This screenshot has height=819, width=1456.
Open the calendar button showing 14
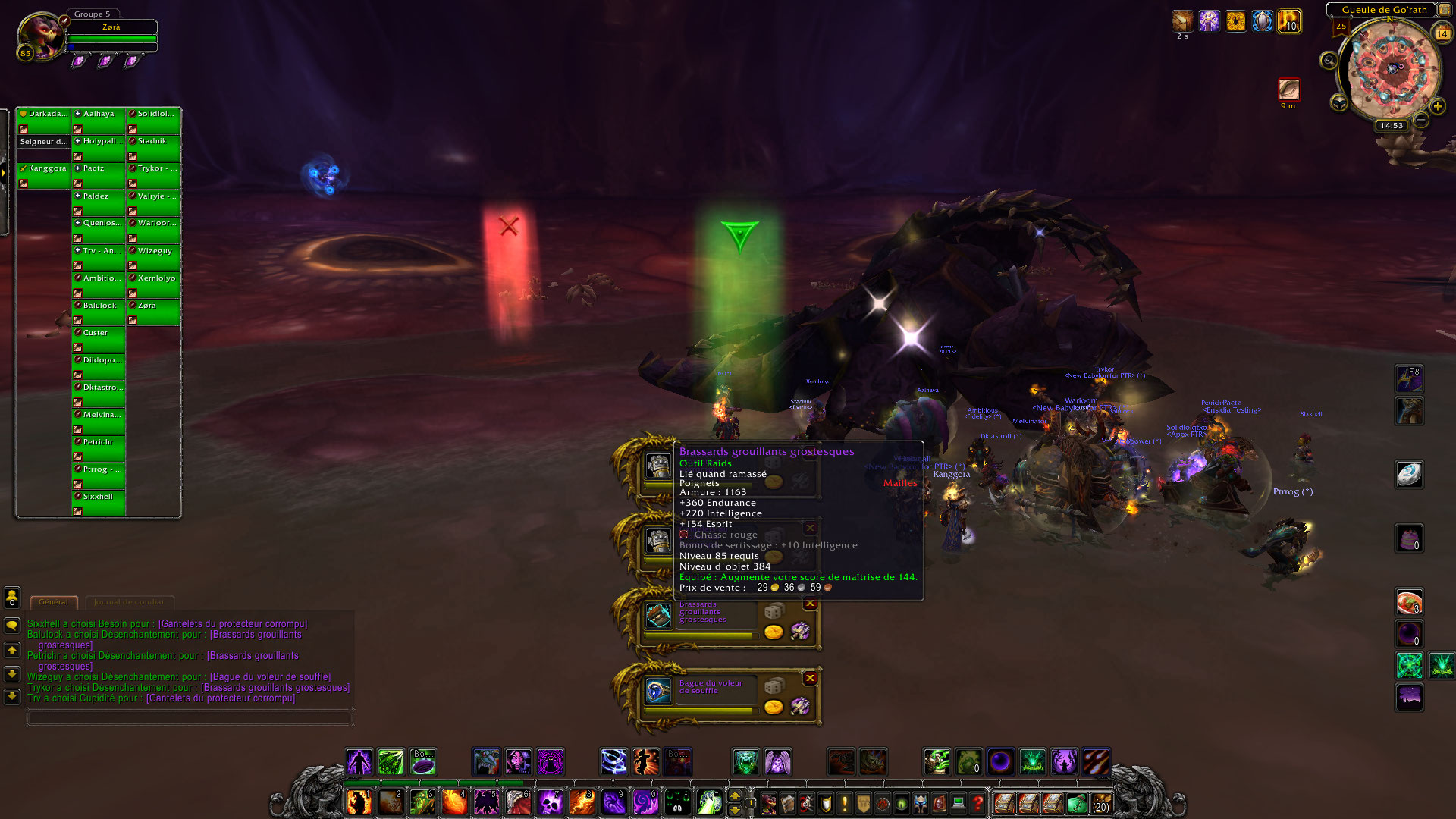pos(1442,33)
